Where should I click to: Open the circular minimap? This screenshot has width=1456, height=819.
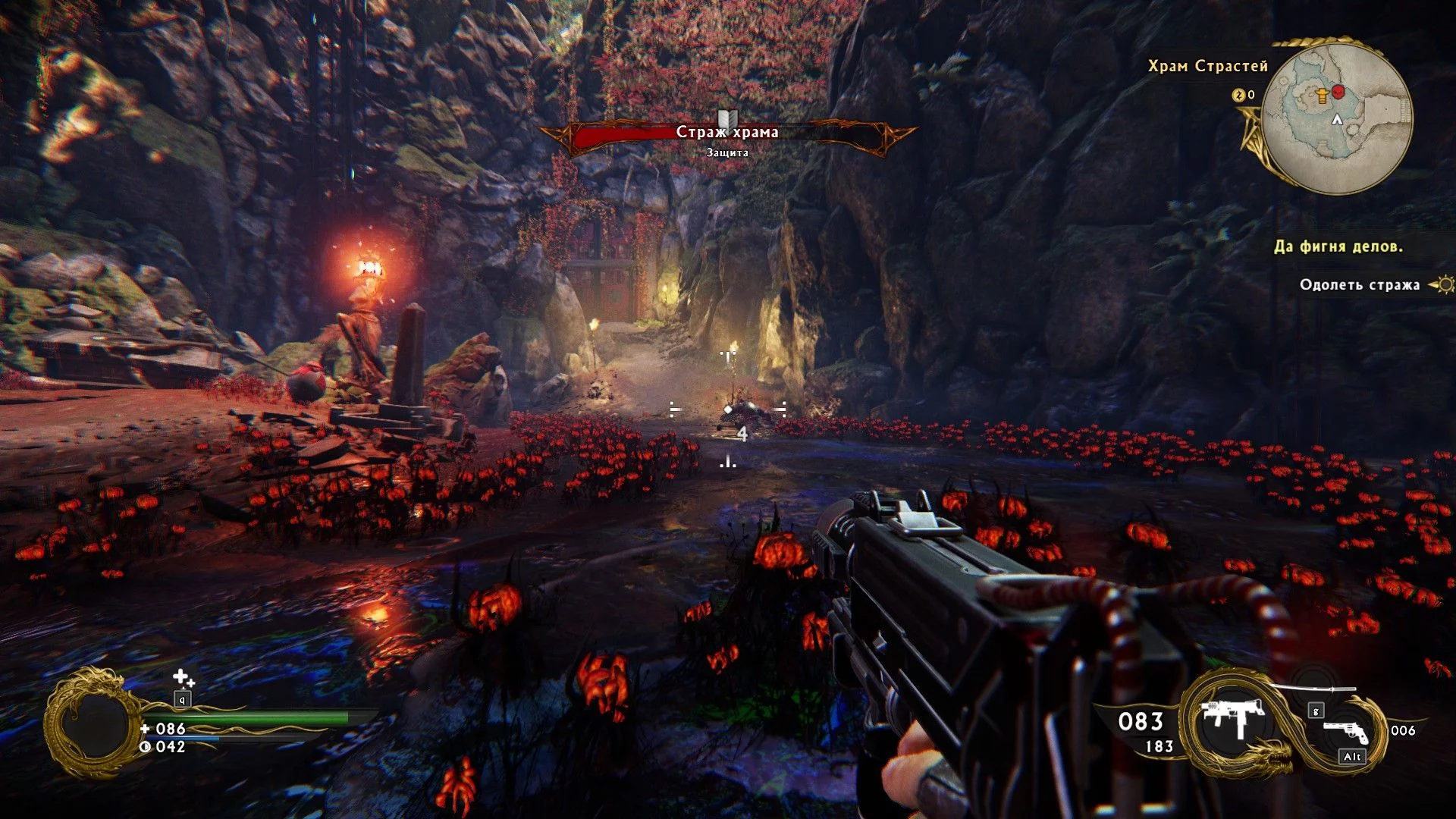tap(1338, 118)
